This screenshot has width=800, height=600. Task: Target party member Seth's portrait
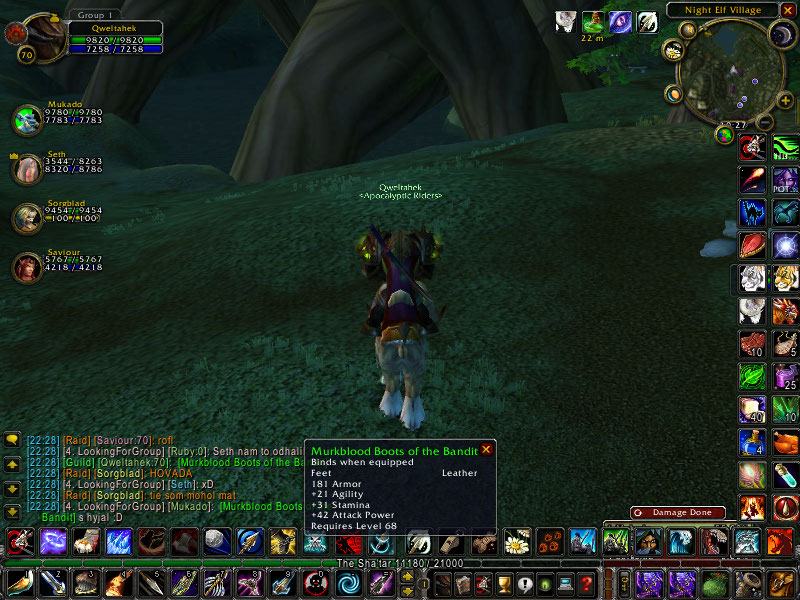pyautogui.click(x=26, y=169)
